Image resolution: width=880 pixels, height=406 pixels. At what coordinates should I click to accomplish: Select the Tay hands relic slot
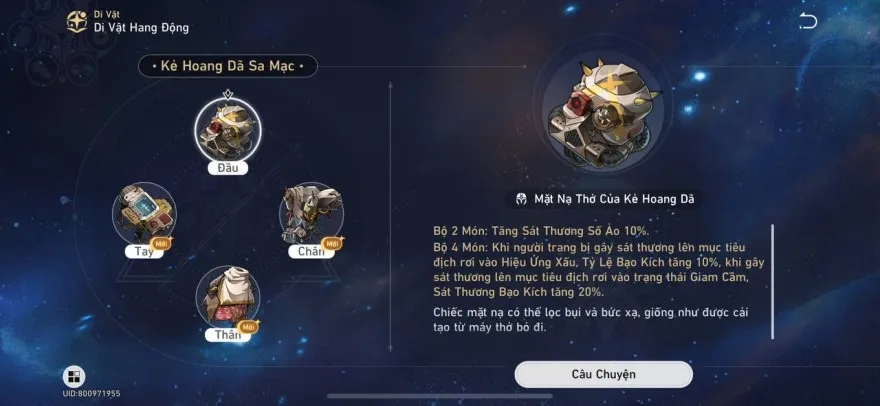(x=144, y=213)
